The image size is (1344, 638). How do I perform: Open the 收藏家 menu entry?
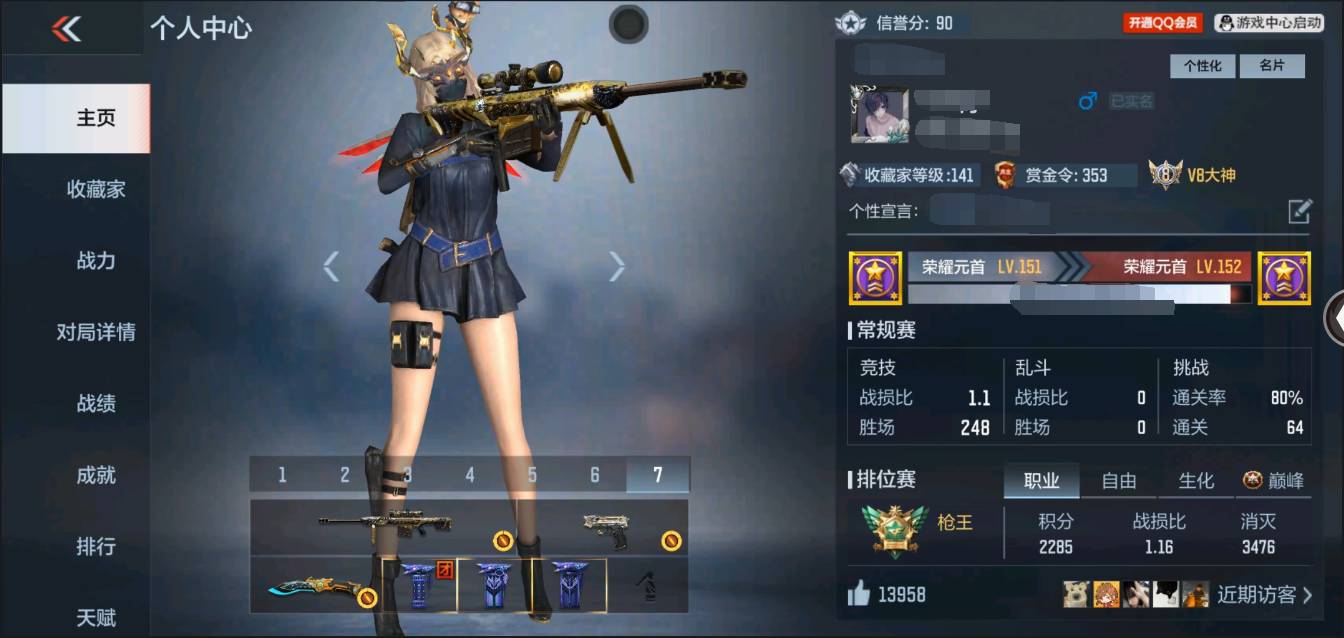[x=96, y=189]
